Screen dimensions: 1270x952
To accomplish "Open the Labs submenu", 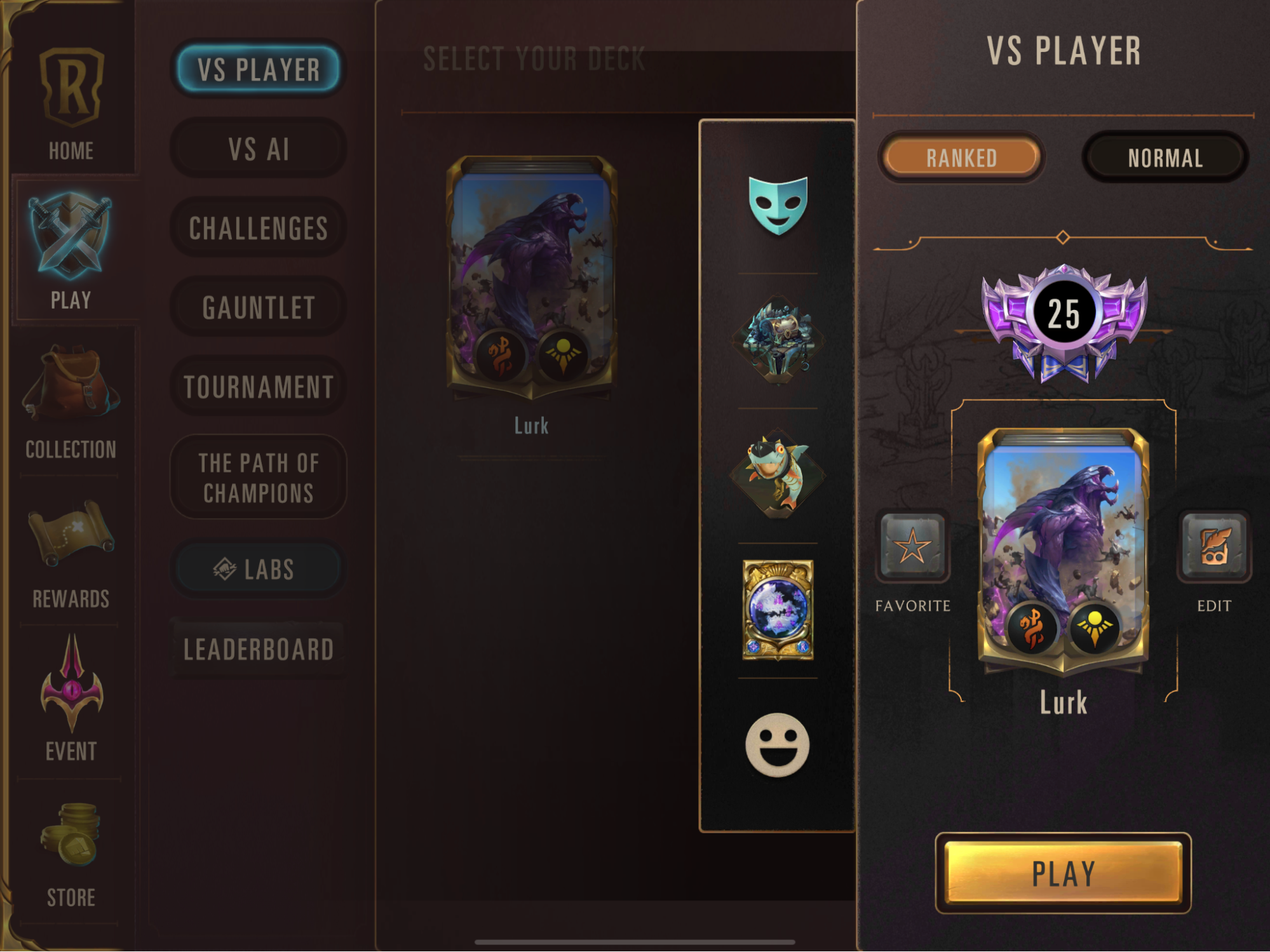I will [x=258, y=570].
